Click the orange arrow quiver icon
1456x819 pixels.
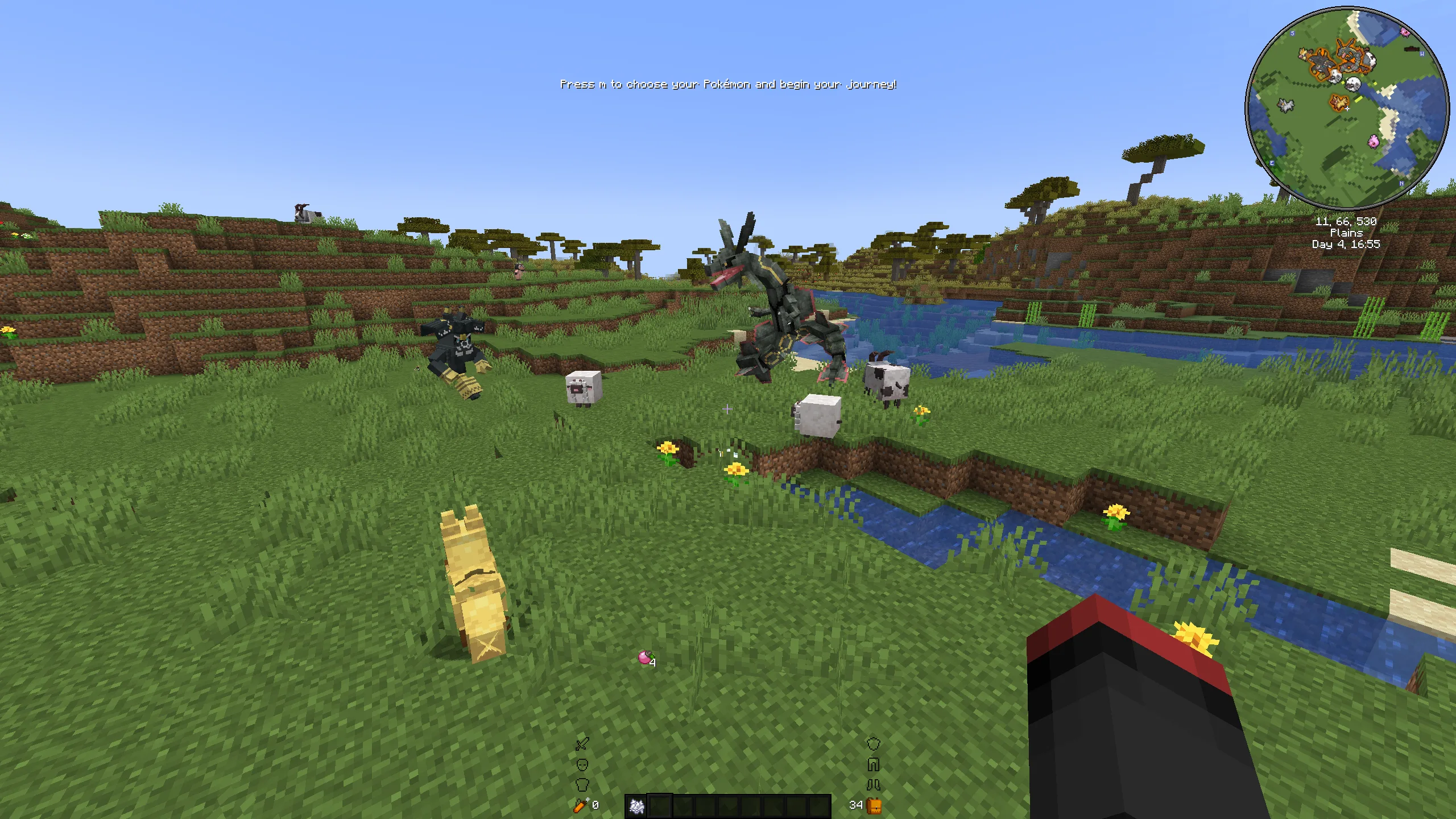[580, 805]
